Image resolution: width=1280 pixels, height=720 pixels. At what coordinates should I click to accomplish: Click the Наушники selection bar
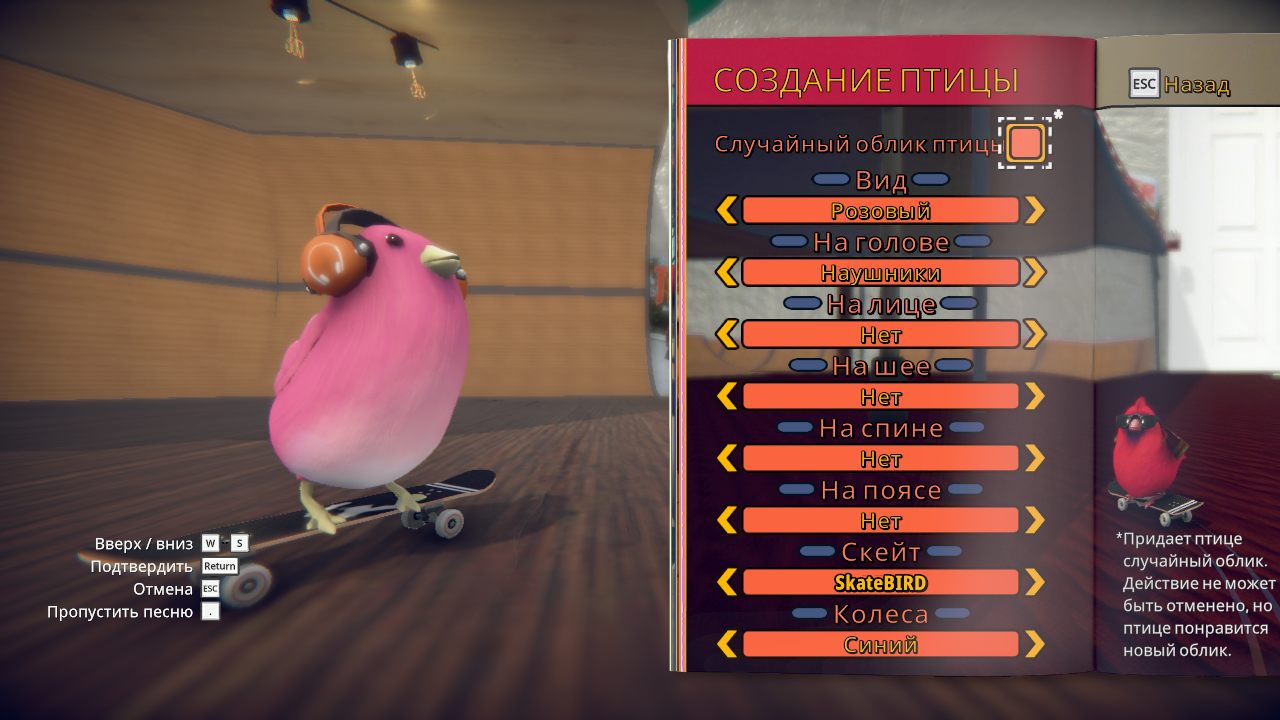coord(880,272)
